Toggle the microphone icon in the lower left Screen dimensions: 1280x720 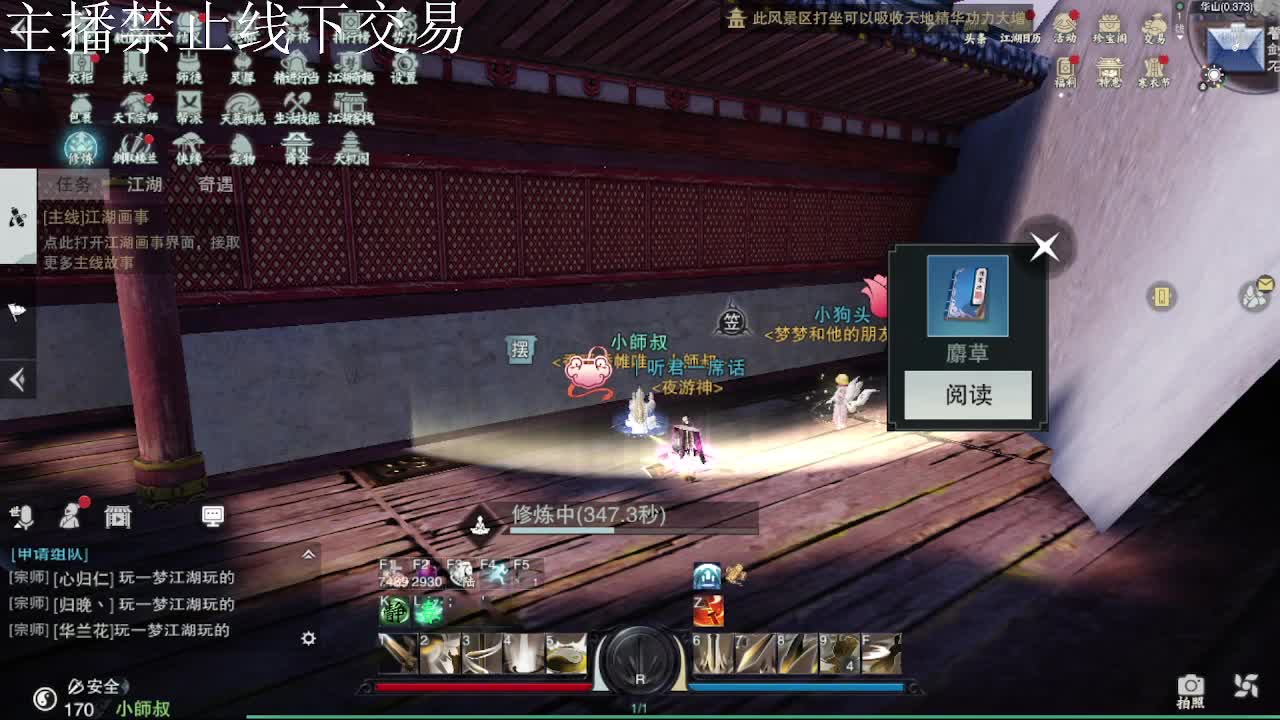[x=25, y=517]
